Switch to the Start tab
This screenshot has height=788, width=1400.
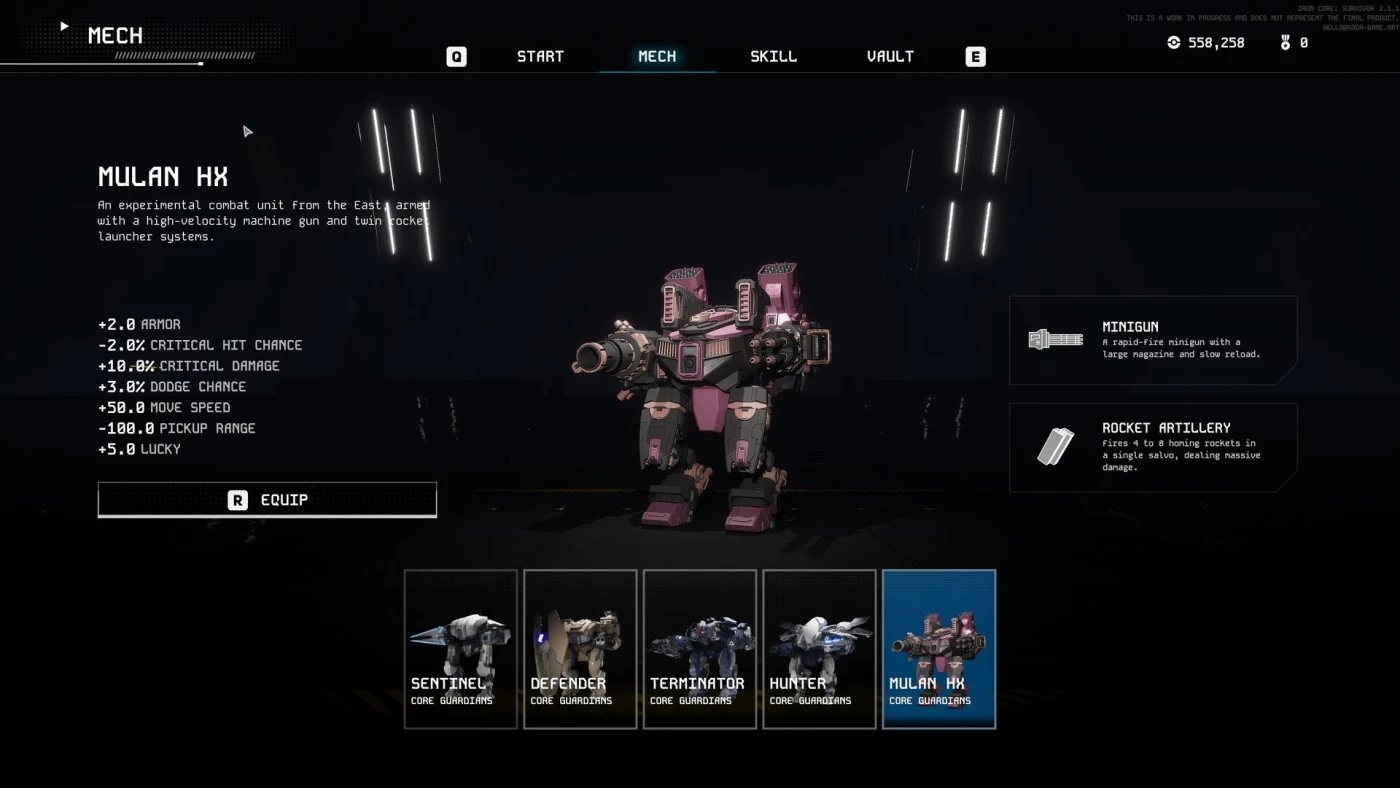(540, 56)
